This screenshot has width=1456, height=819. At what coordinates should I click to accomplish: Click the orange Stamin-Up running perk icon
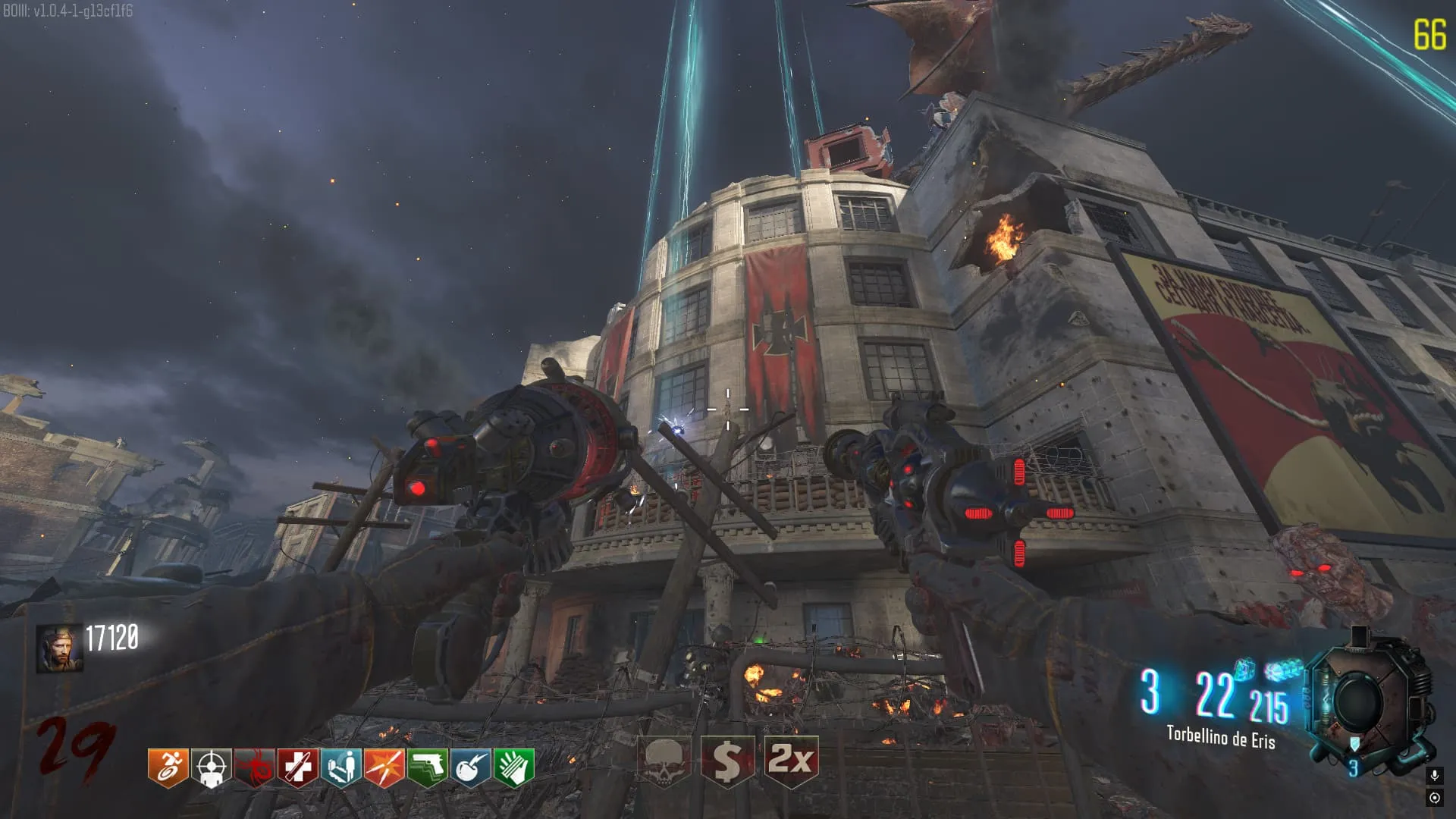(x=168, y=767)
